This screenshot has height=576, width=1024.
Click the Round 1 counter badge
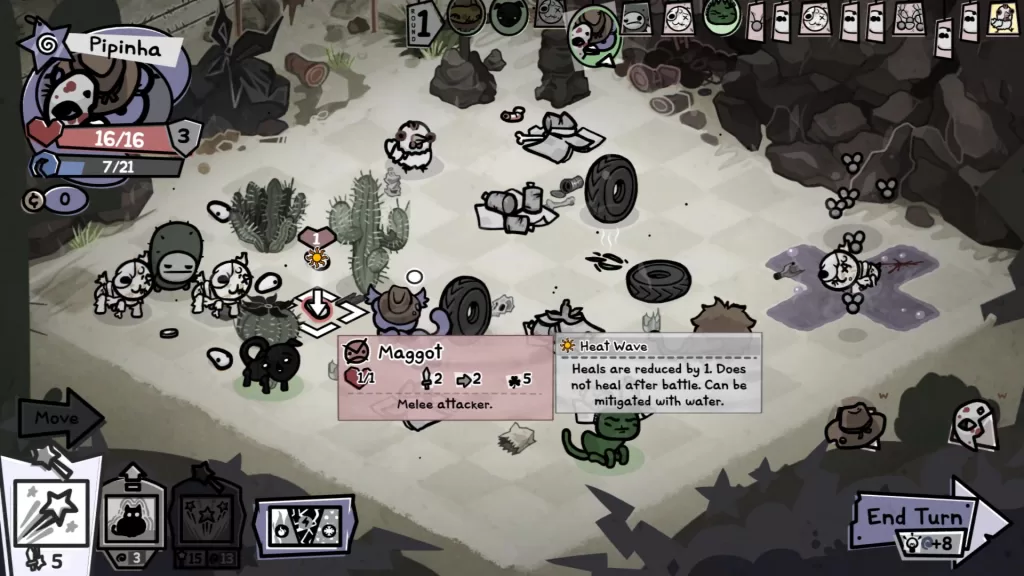423,22
